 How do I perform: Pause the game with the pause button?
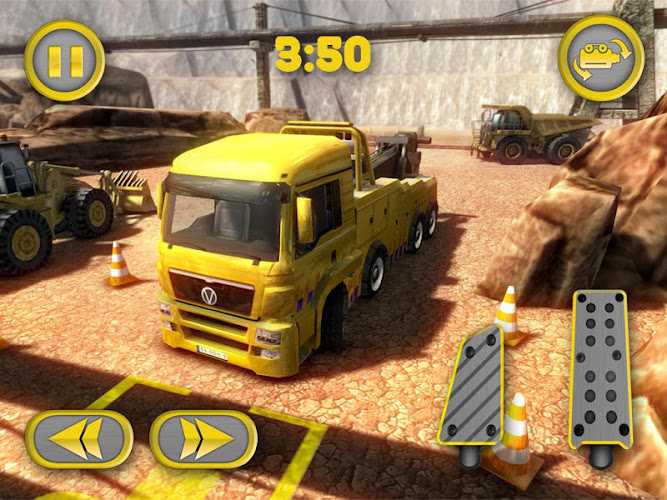pyautogui.click(x=64, y=61)
